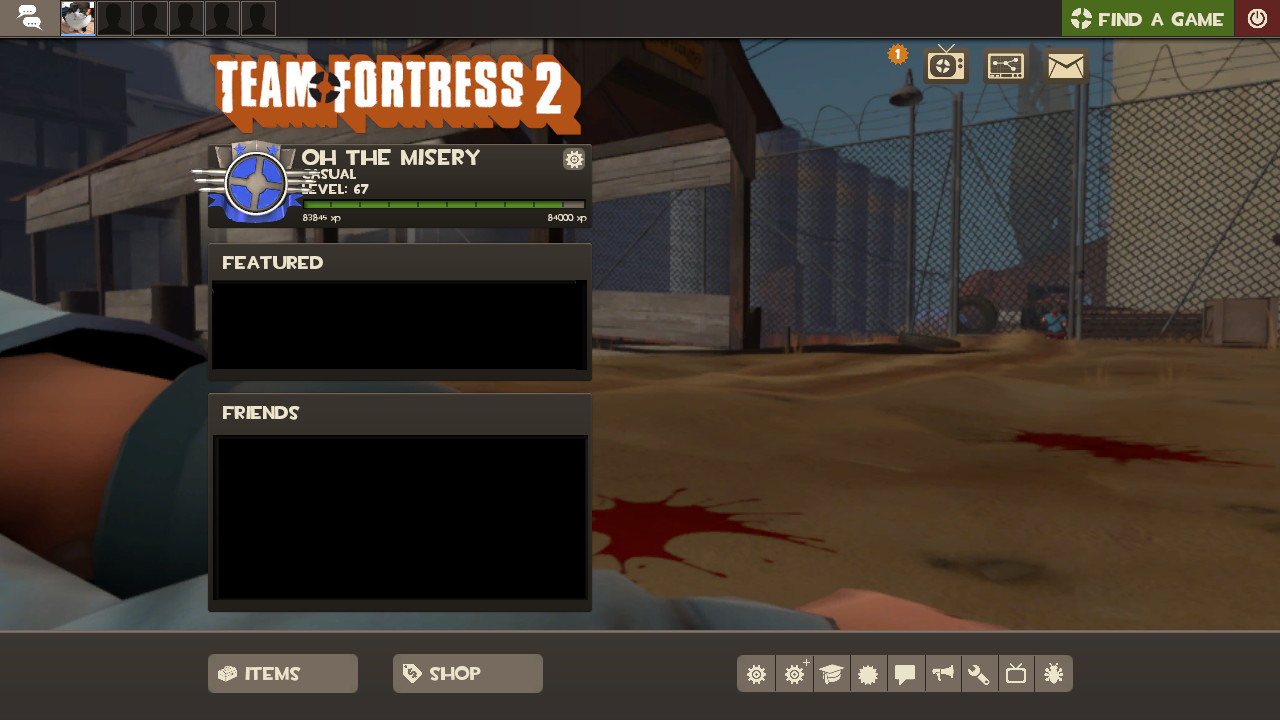Click FIND A GAME
This screenshot has height=720, width=1280.
1147,18
